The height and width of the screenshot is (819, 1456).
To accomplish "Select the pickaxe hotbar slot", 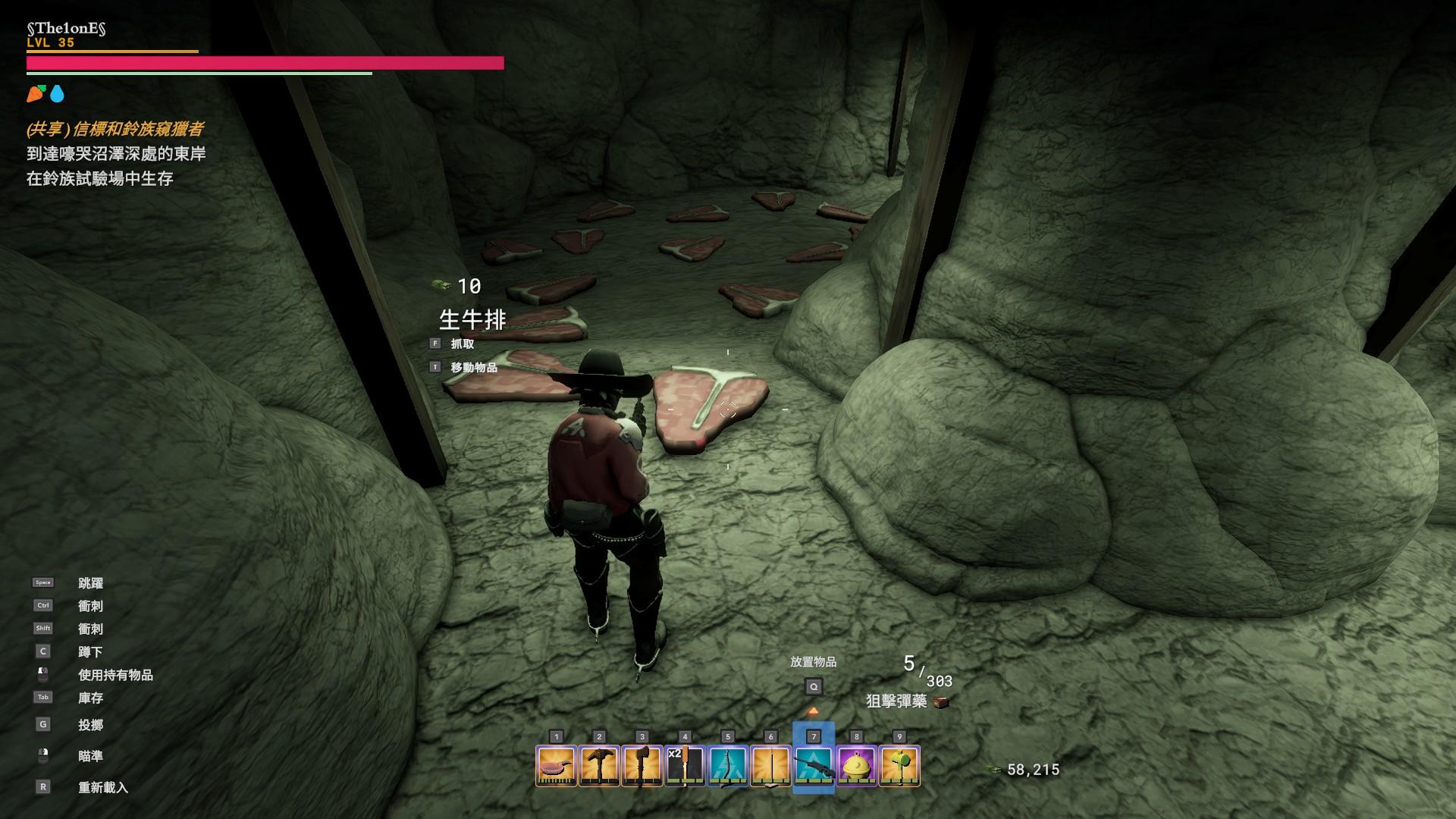I will (x=599, y=766).
